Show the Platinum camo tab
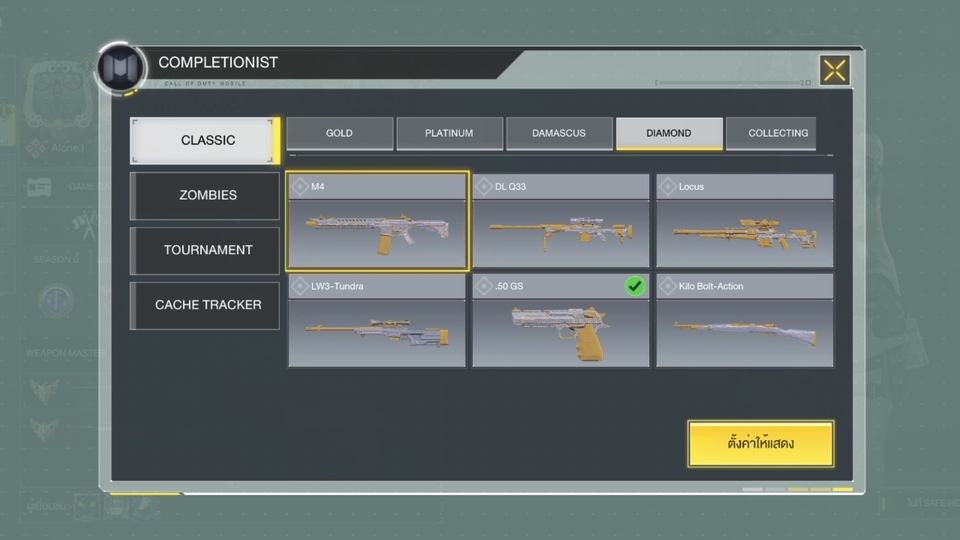 [449, 133]
